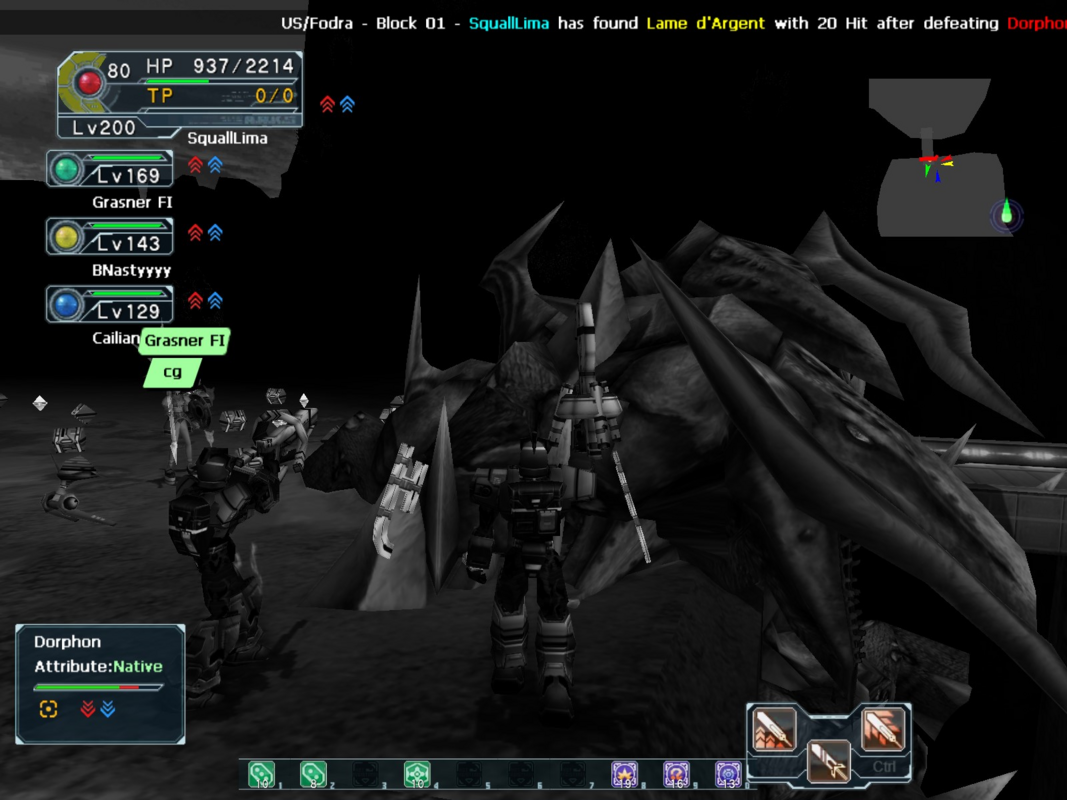Use the plain sword attack in the palette's bottom slot
This screenshot has width=1067, height=800.
828,761
